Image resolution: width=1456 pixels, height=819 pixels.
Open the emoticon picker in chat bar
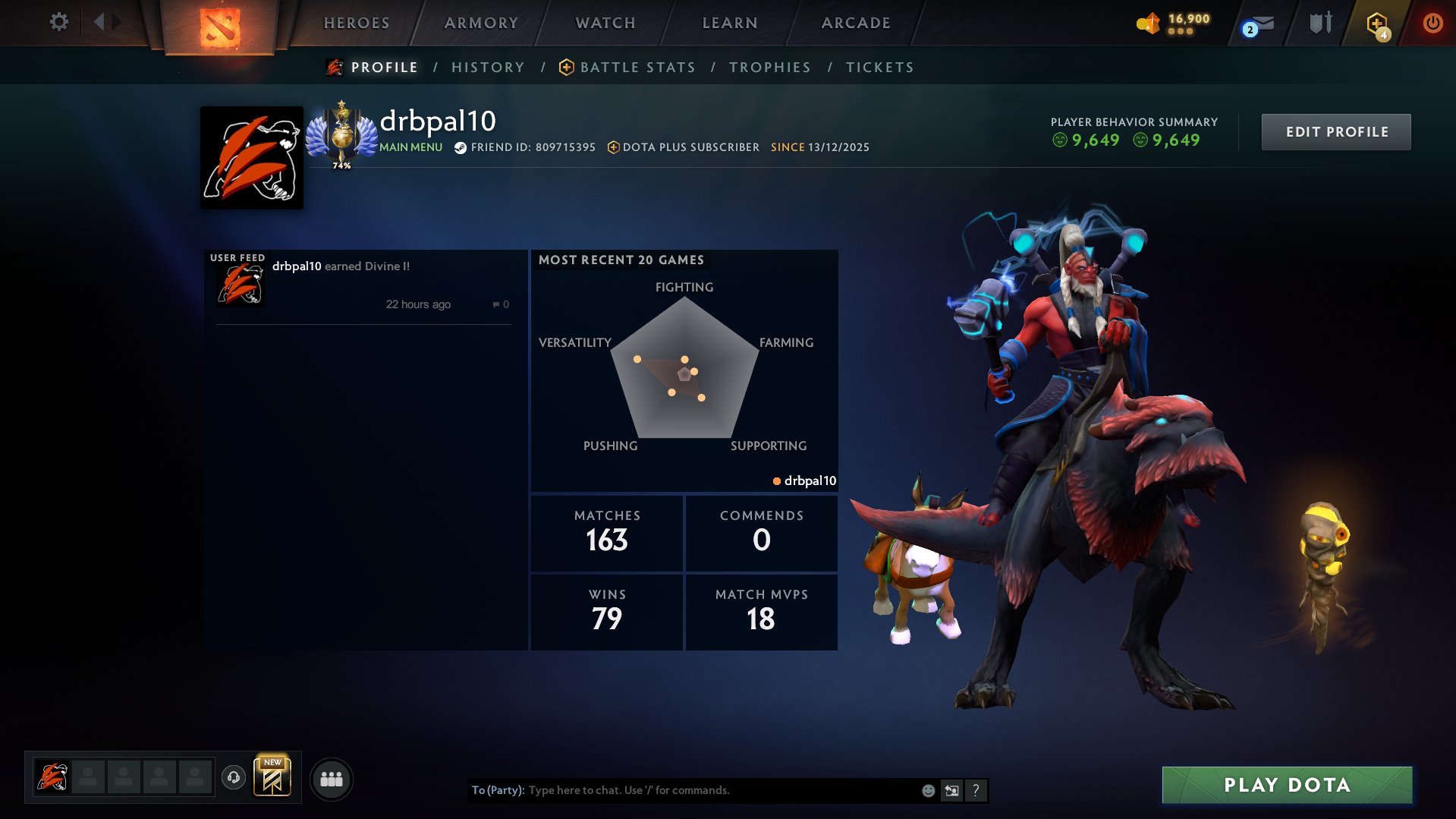(927, 790)
